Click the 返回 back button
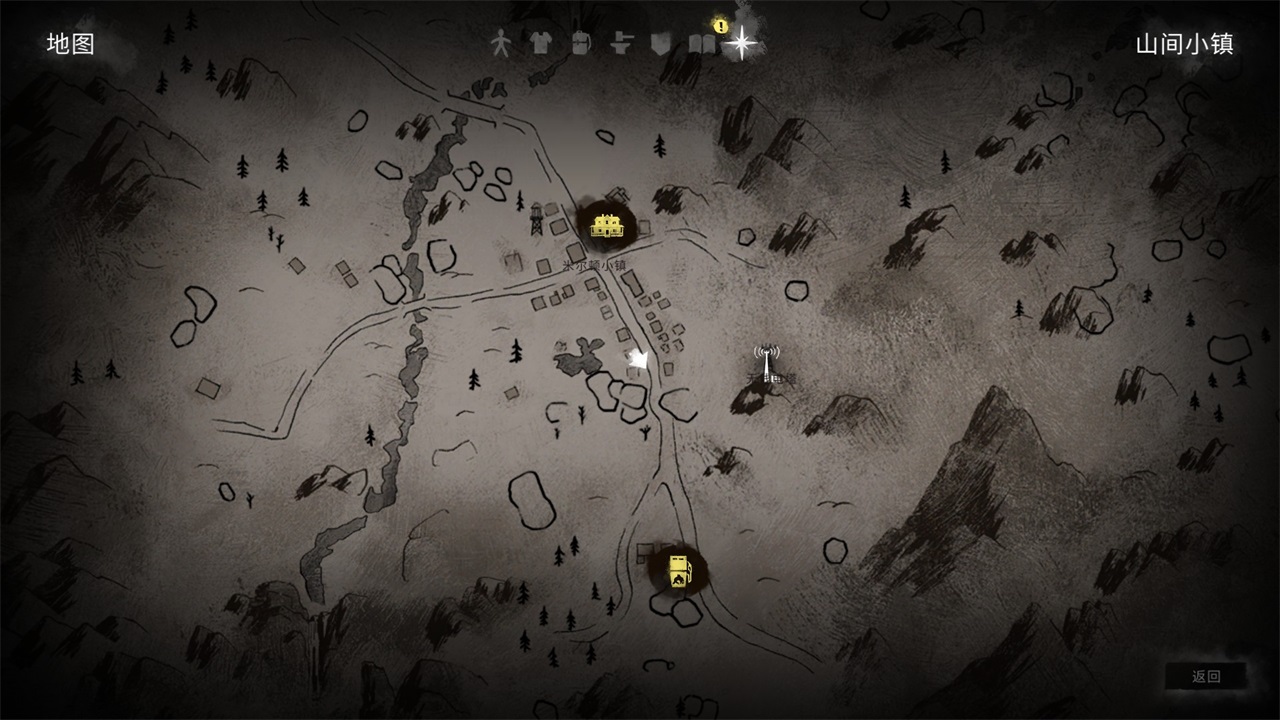Image resolution: width=1280 pixels, height=720 pixels. click(1206, 677)
